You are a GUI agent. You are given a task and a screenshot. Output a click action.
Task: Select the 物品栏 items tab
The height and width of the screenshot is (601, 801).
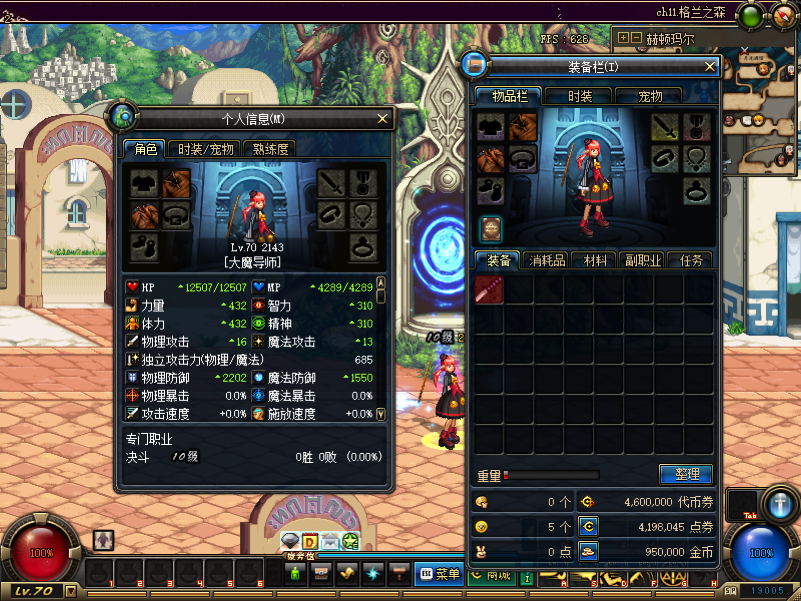509,96
